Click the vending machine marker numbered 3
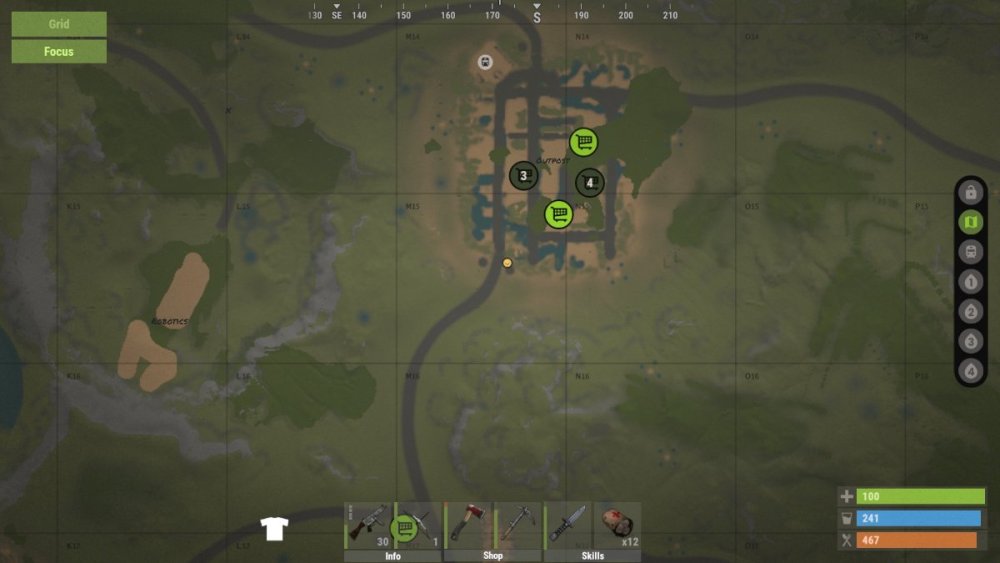The image size is (1000, 563). (x=523, y=176)
